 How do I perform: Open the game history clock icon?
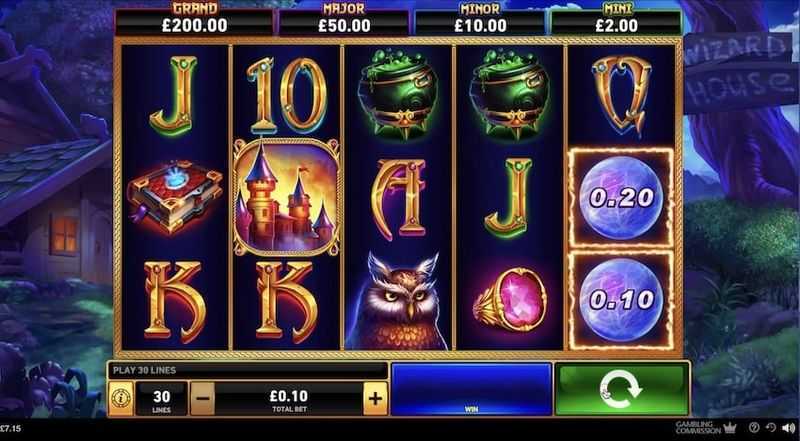(x=771, y=428)
